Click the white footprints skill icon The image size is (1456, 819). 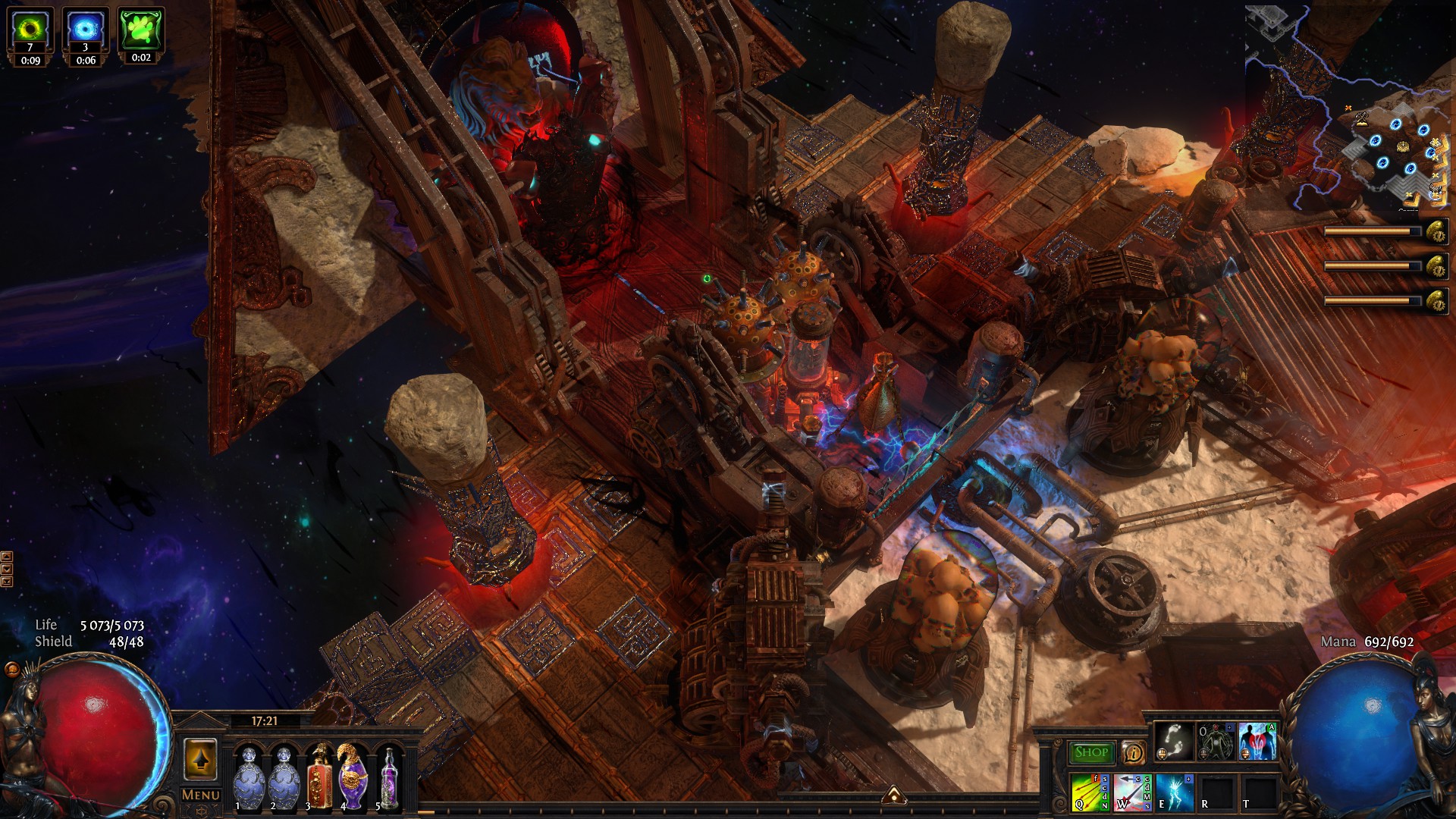click(1174, 742)
